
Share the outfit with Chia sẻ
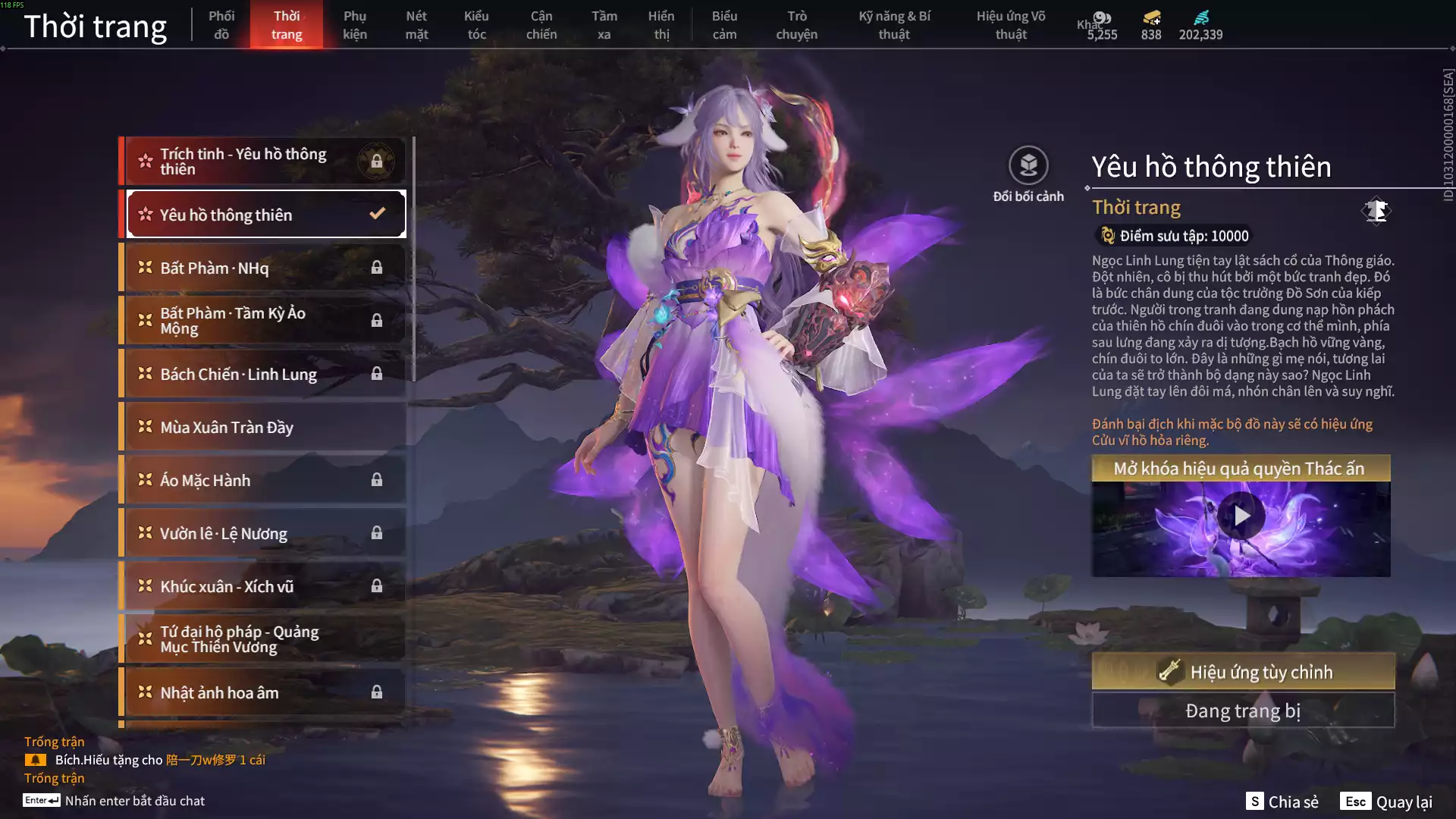pos(1283,802)
